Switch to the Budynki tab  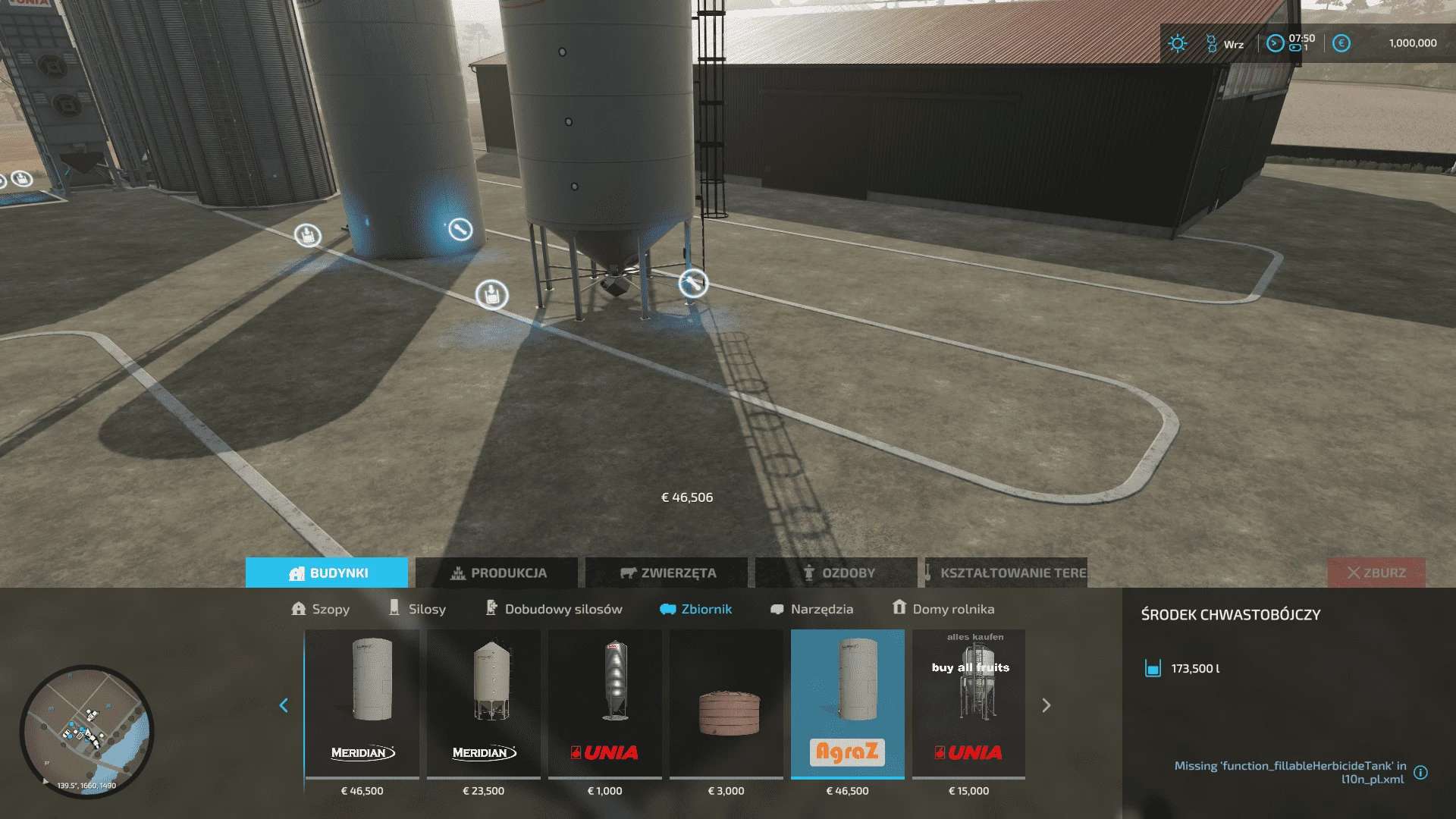(327, 573)
